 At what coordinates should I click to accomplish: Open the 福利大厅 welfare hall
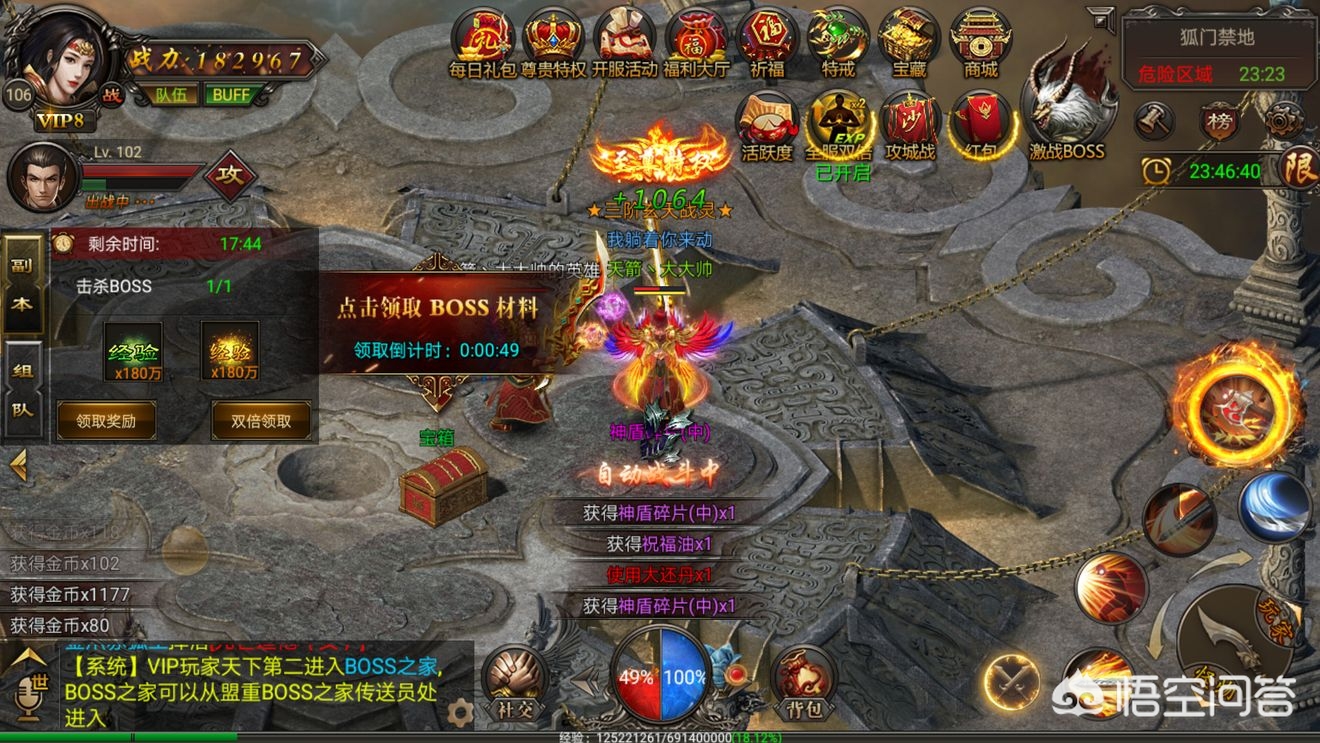click(x=696, y=40)
